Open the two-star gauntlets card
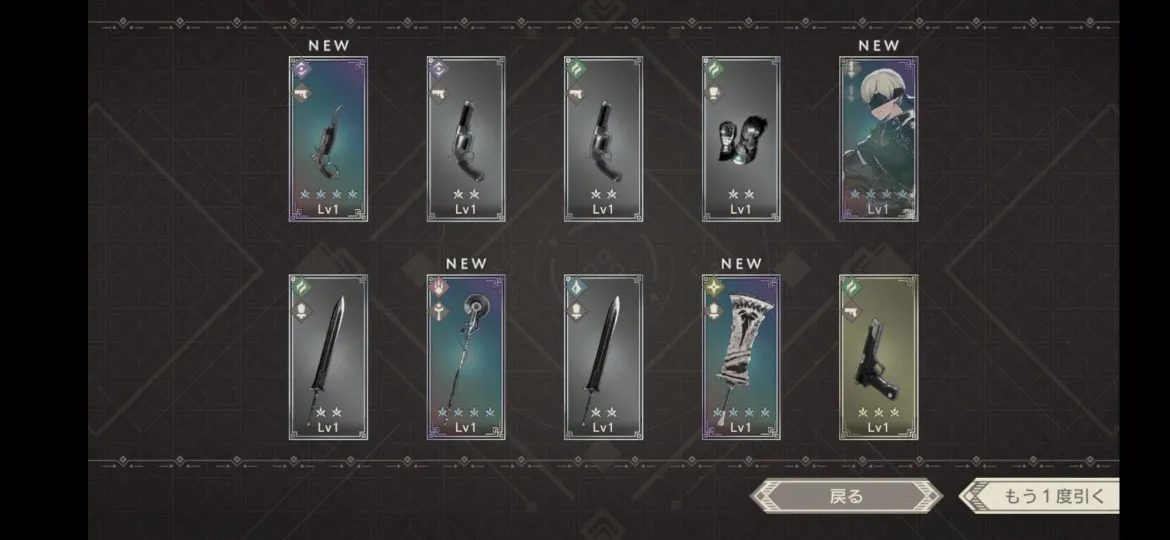 click(741, 139)
